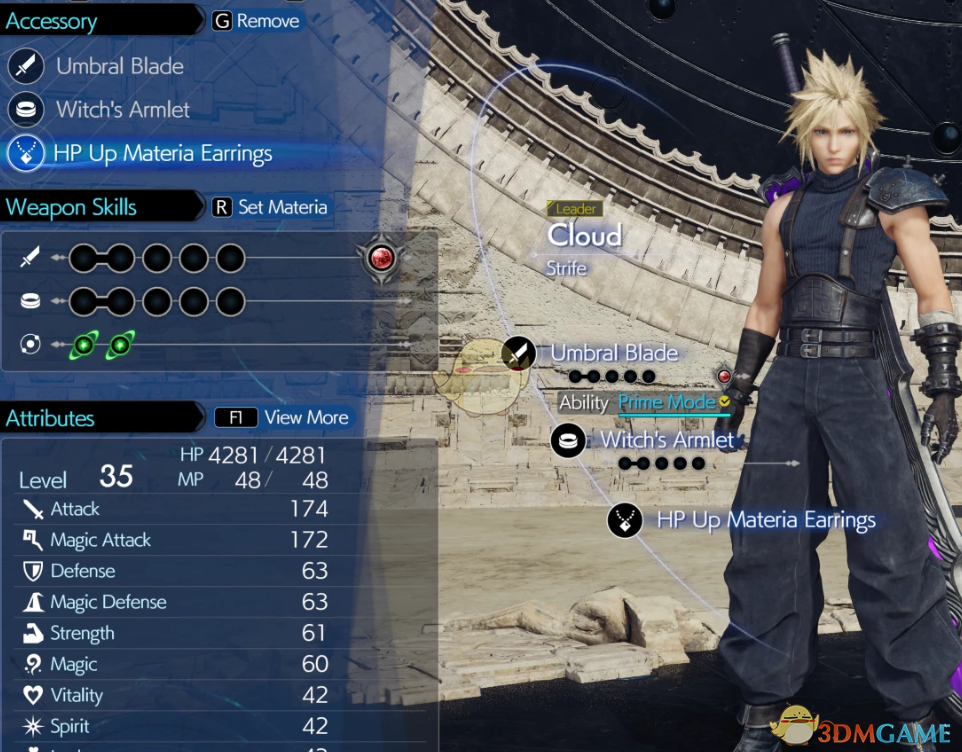Image resolution: width=962 pixels, height=752 pixels.
Task: Select HP Up Materia Earrings accessory
Action: tap(164, 154)
